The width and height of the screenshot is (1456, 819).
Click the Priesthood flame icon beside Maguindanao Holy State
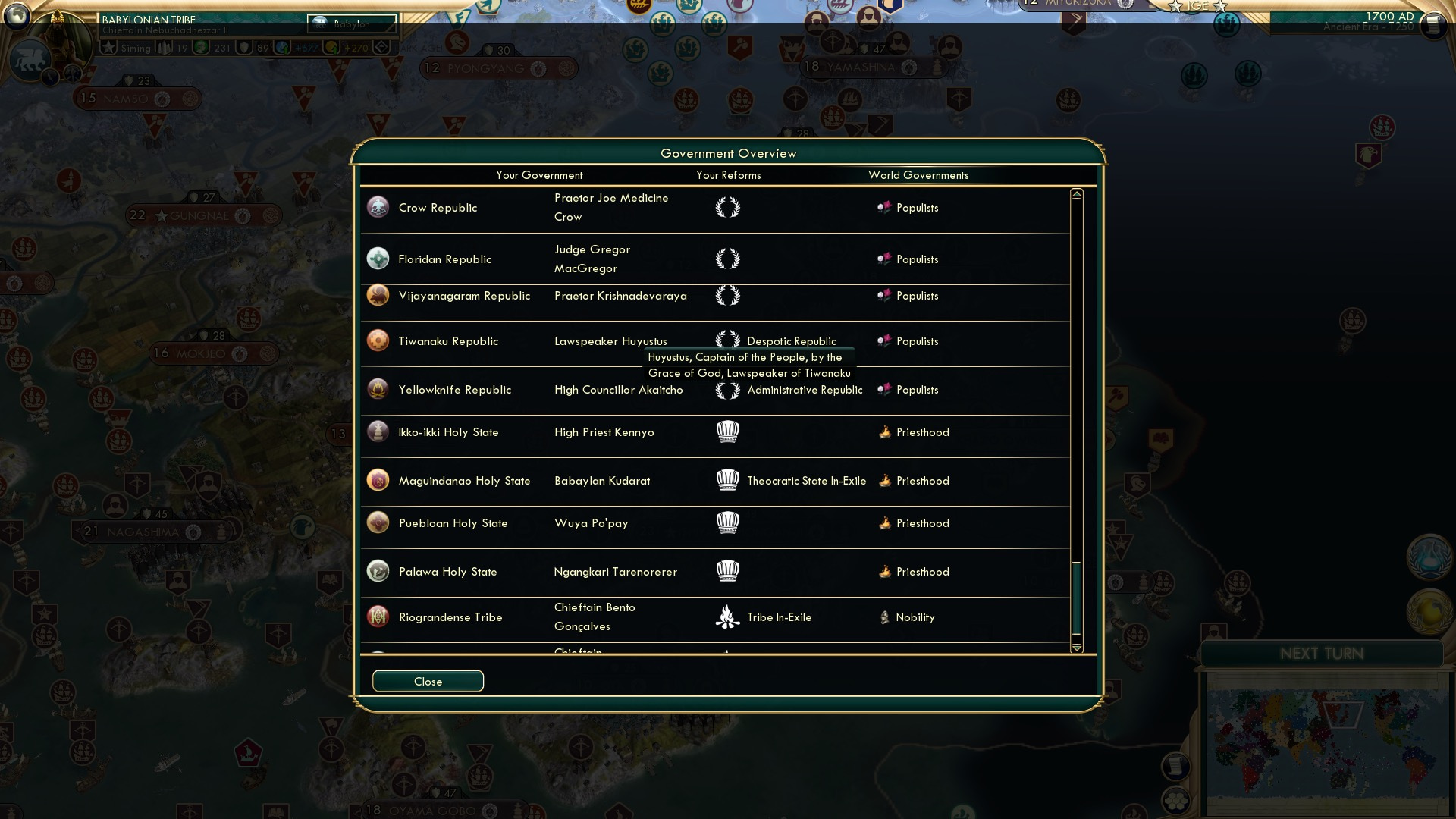[x=885, y=480]
